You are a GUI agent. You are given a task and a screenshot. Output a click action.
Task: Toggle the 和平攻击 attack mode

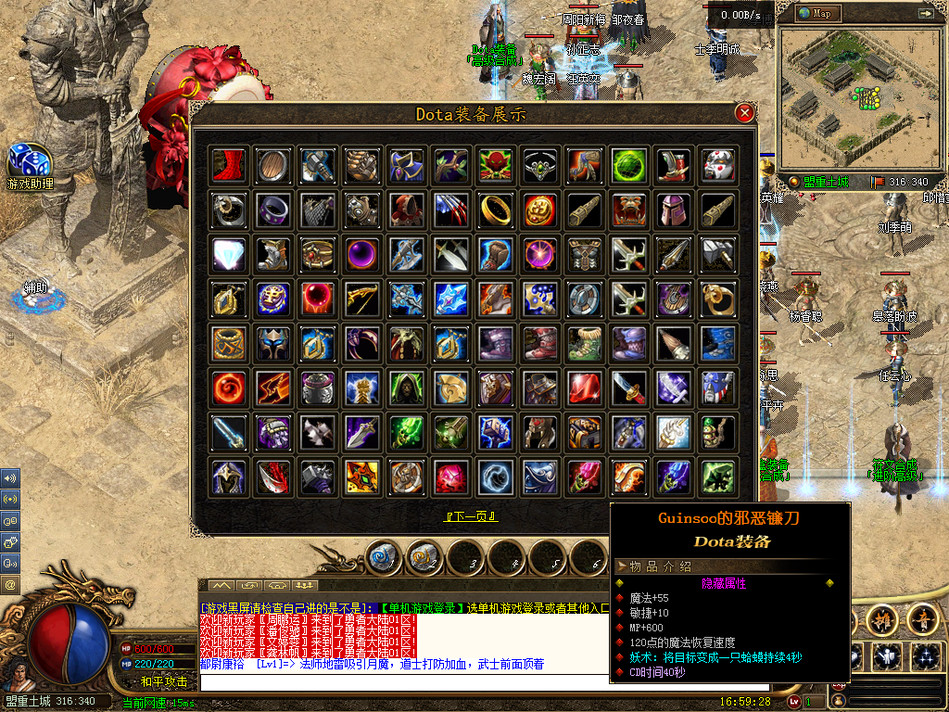(163, 681)
